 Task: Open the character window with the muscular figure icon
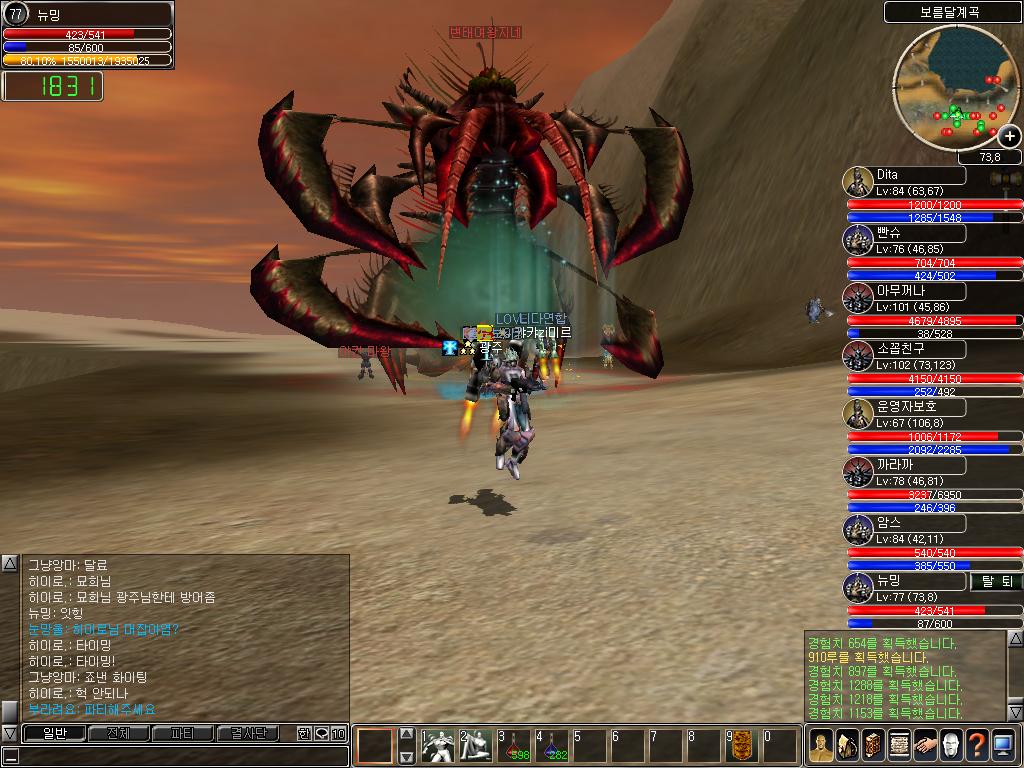coord(821,745)
